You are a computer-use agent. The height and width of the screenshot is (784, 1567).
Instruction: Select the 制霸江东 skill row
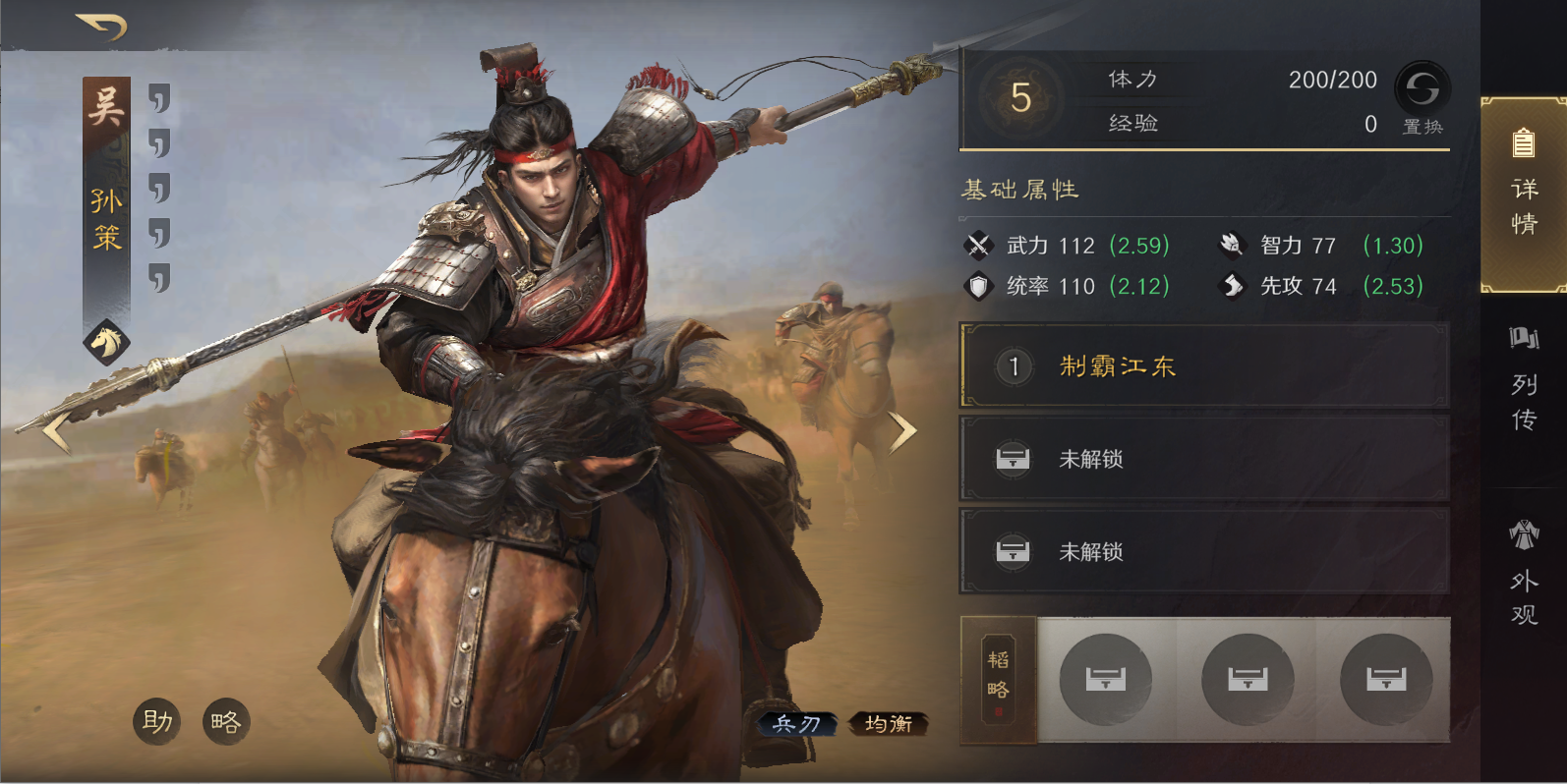[1203, 366]
